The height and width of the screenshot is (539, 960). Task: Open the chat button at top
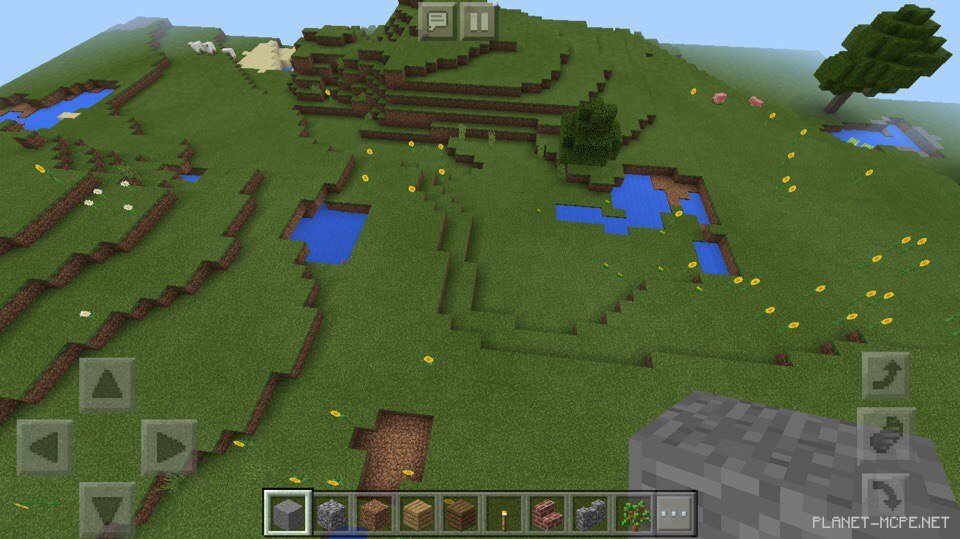click(x=437, y=20)
